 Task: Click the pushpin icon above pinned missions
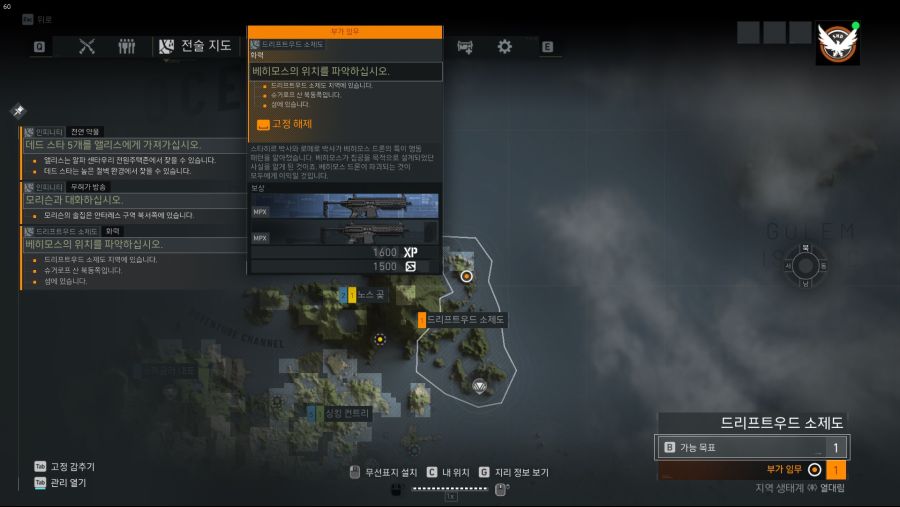point(18,110)
